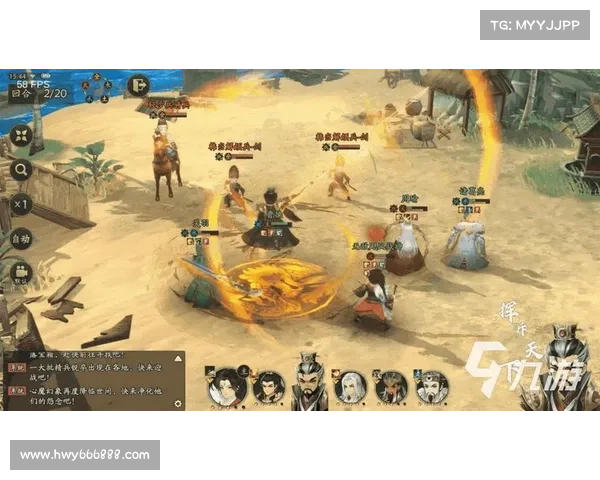Screen dimensions: 600x480
Task: Toggle the ×1 battle speed button
Action: click(21, 204)
